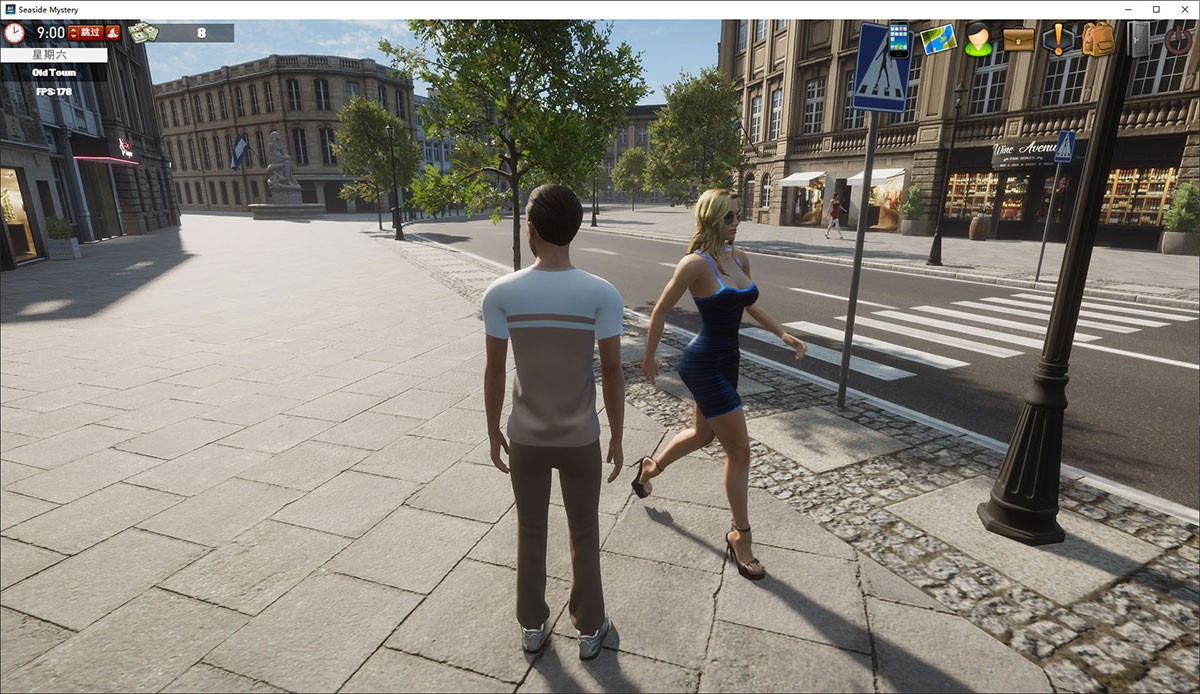The height and width of the screenshot is (694, 1200).
Task: Show the character profile icon
Action: (978, 39)
